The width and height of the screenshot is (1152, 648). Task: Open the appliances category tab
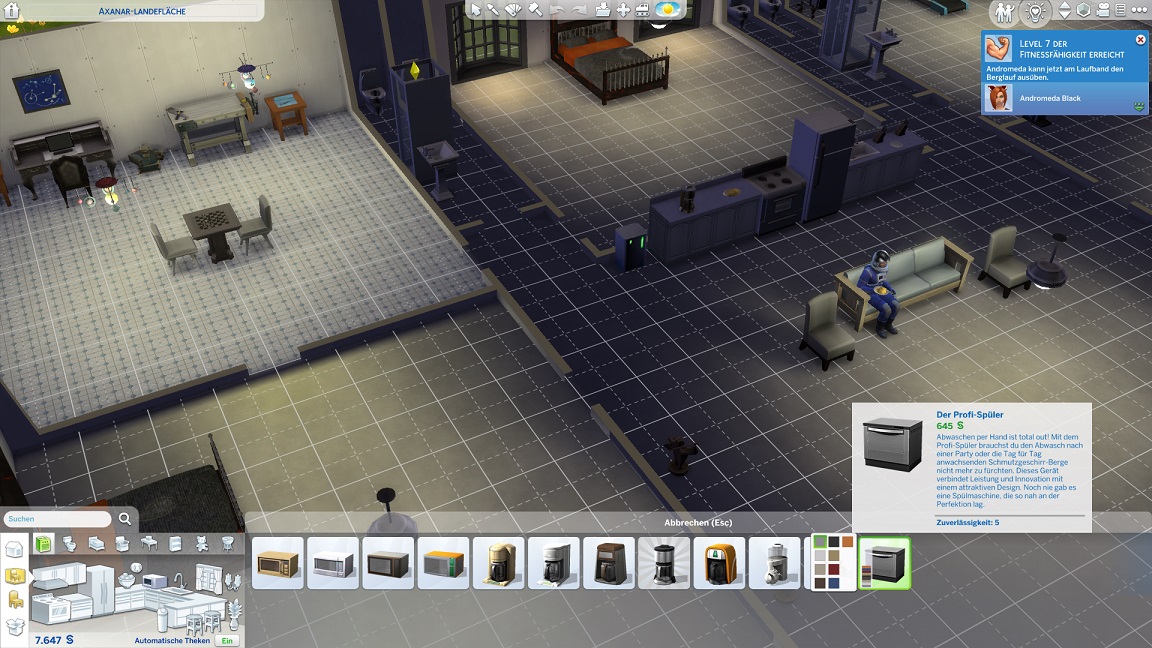[44, 543]
